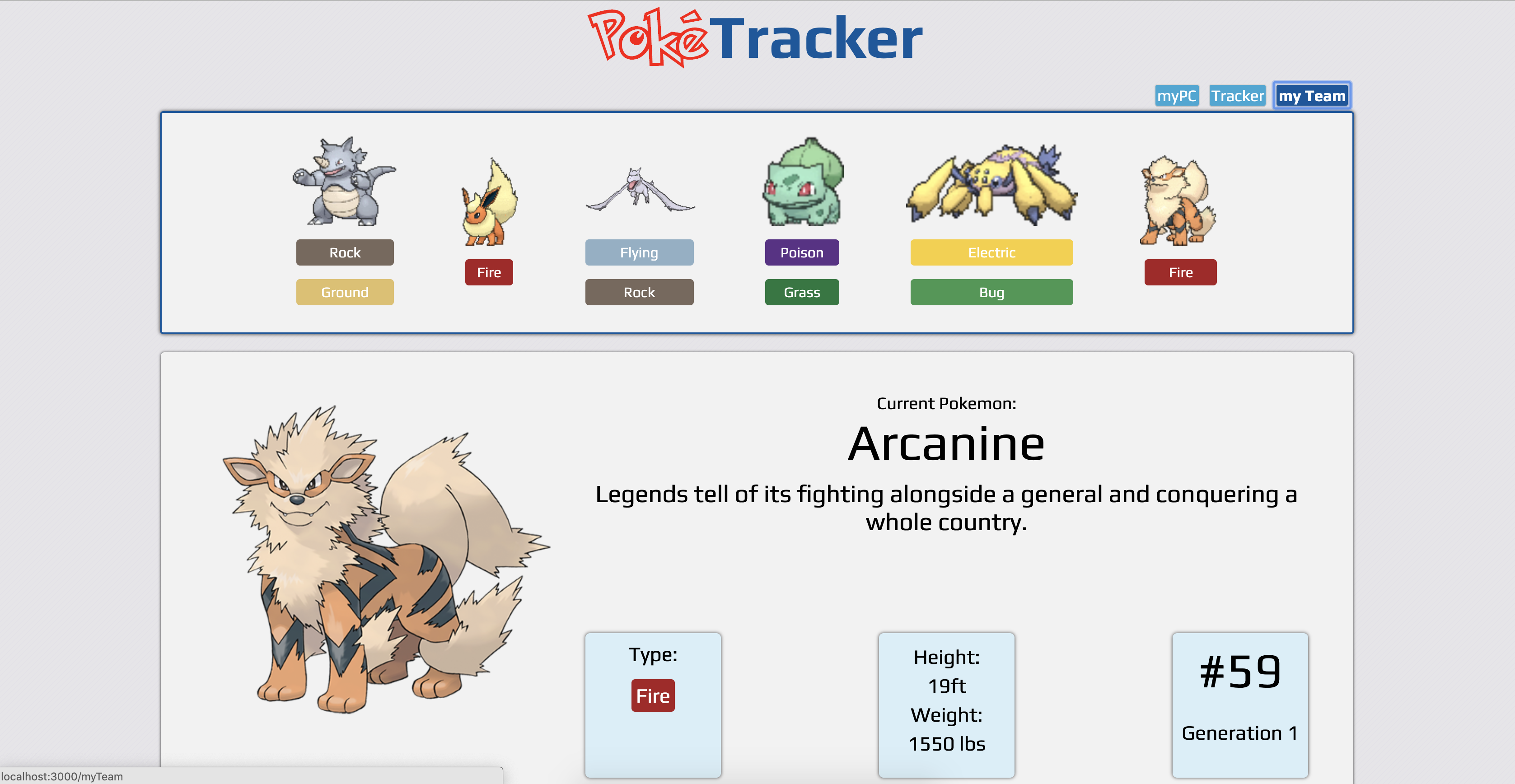The image size is (1515, 784).
Task: Open the Tracker tab
Action: [1238, 95]
